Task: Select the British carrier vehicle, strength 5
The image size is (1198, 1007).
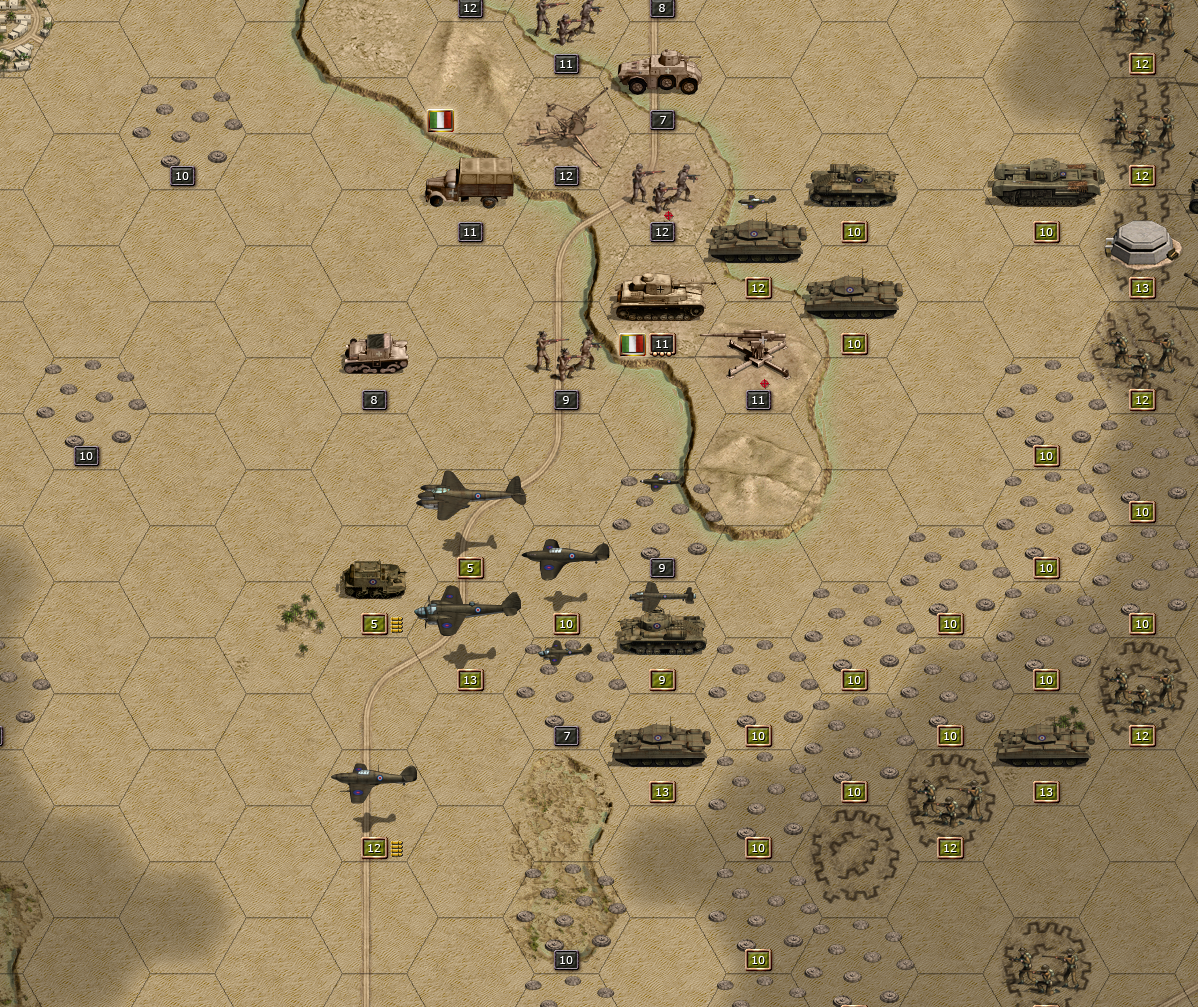Action: [x=374, y=579]
